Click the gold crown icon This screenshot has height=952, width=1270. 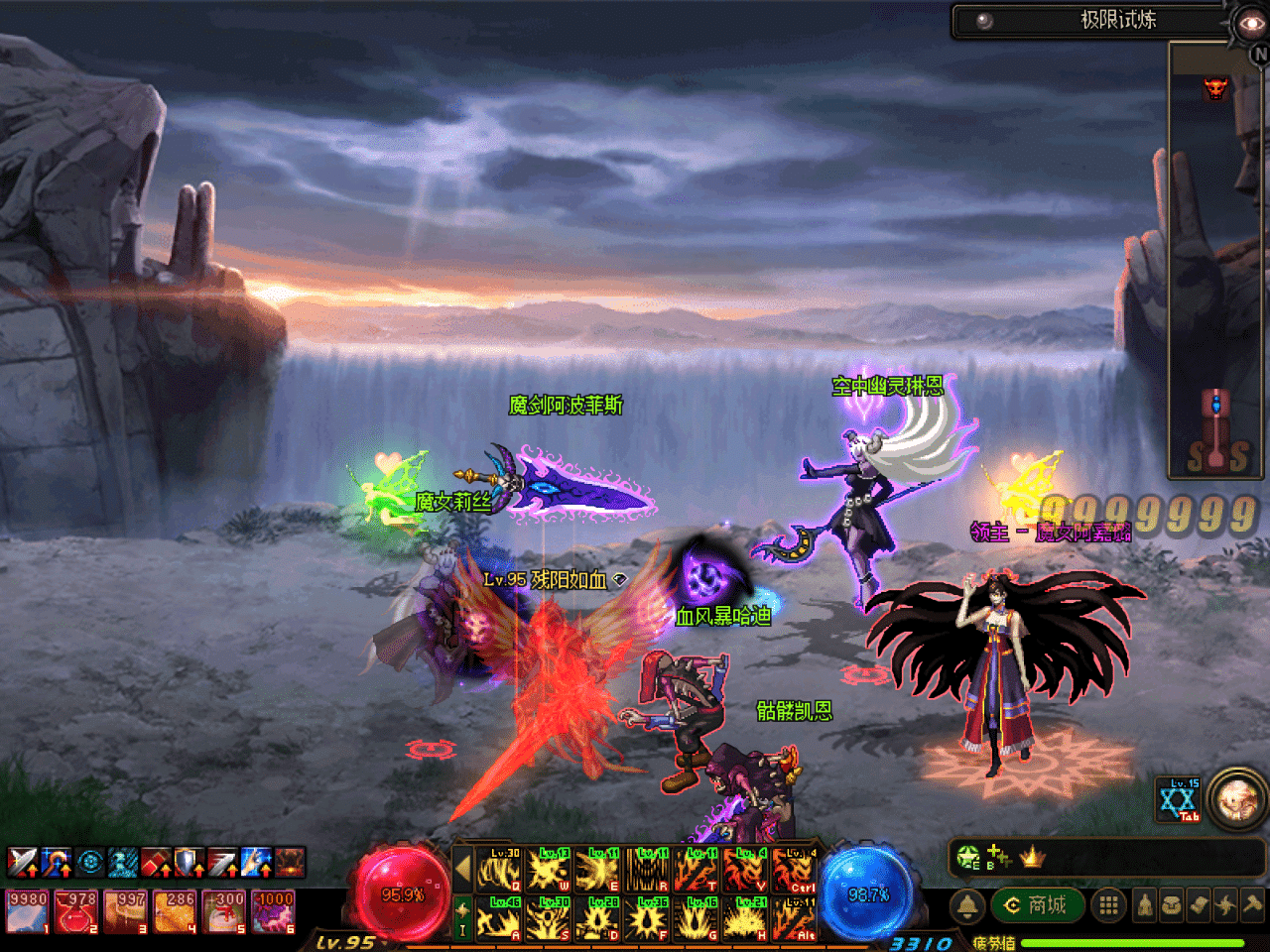coord(1032,857)
